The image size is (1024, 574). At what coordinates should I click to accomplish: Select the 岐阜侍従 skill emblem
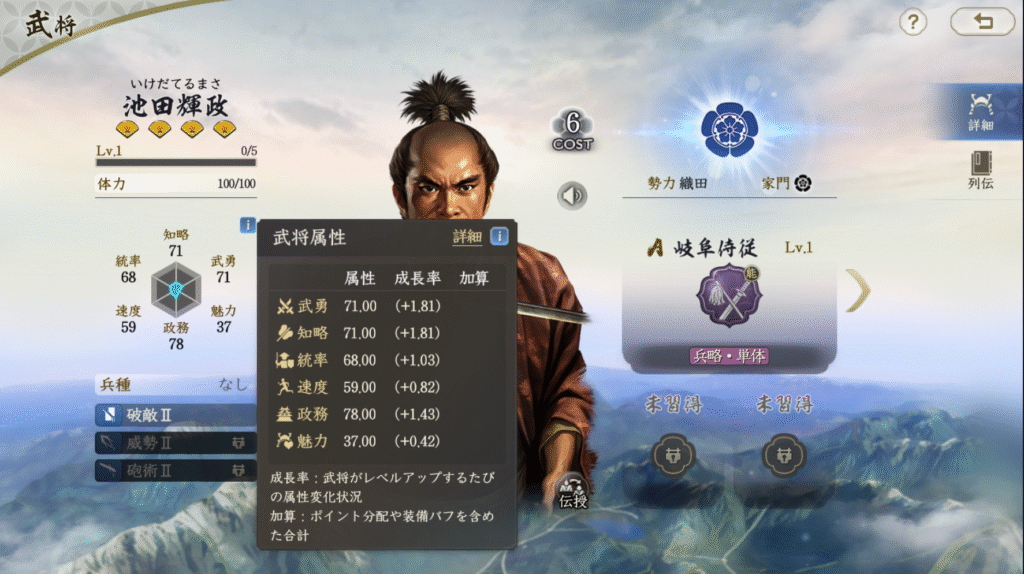729,297
